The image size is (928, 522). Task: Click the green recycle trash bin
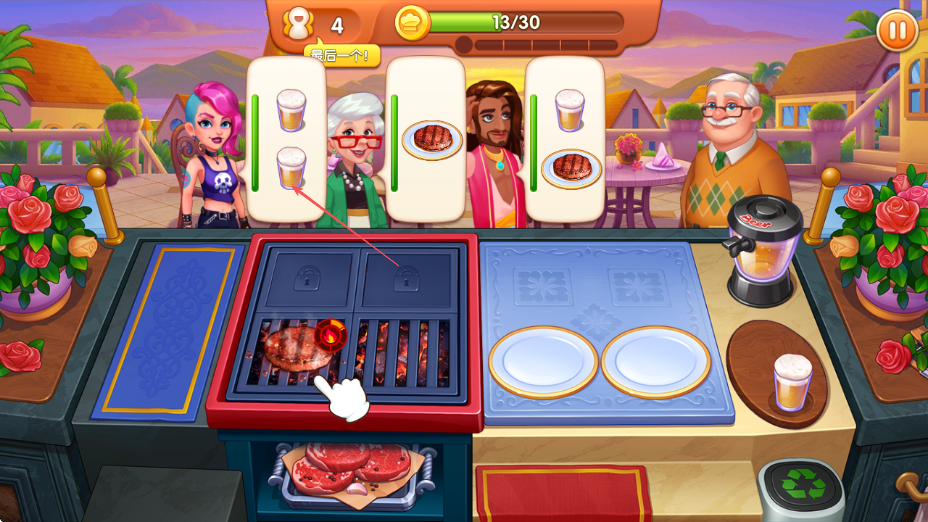(801, 489)
